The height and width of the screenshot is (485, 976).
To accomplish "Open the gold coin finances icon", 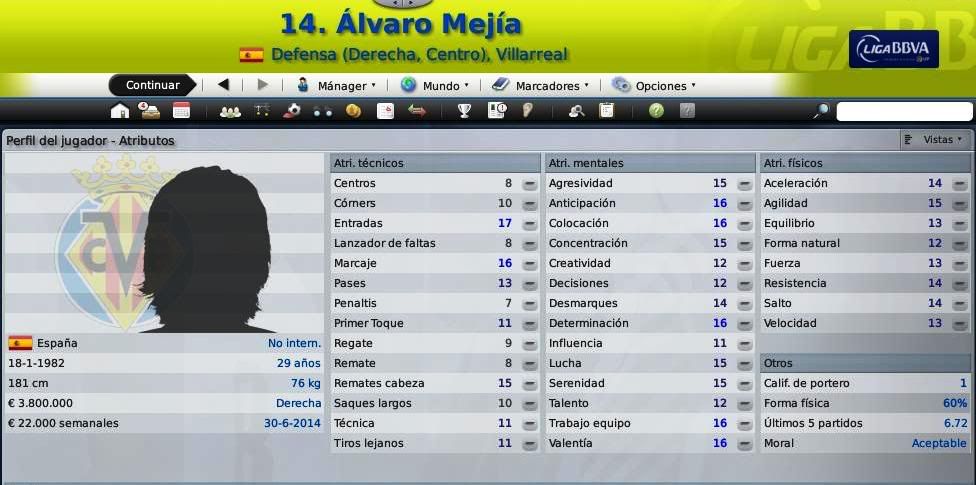I will coord(353,111).
